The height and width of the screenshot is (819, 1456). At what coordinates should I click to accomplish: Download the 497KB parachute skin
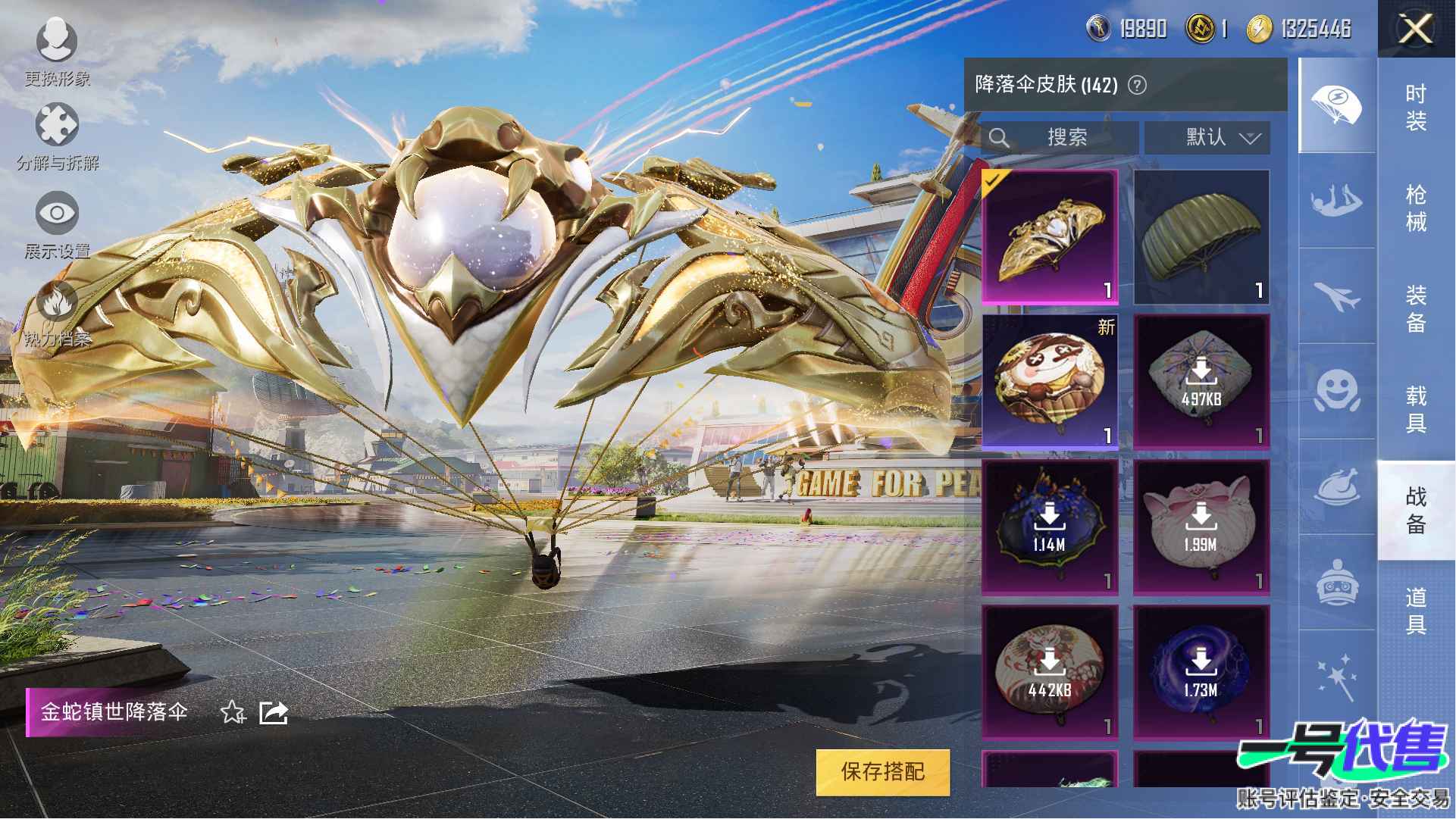(x=1201, y=382)
